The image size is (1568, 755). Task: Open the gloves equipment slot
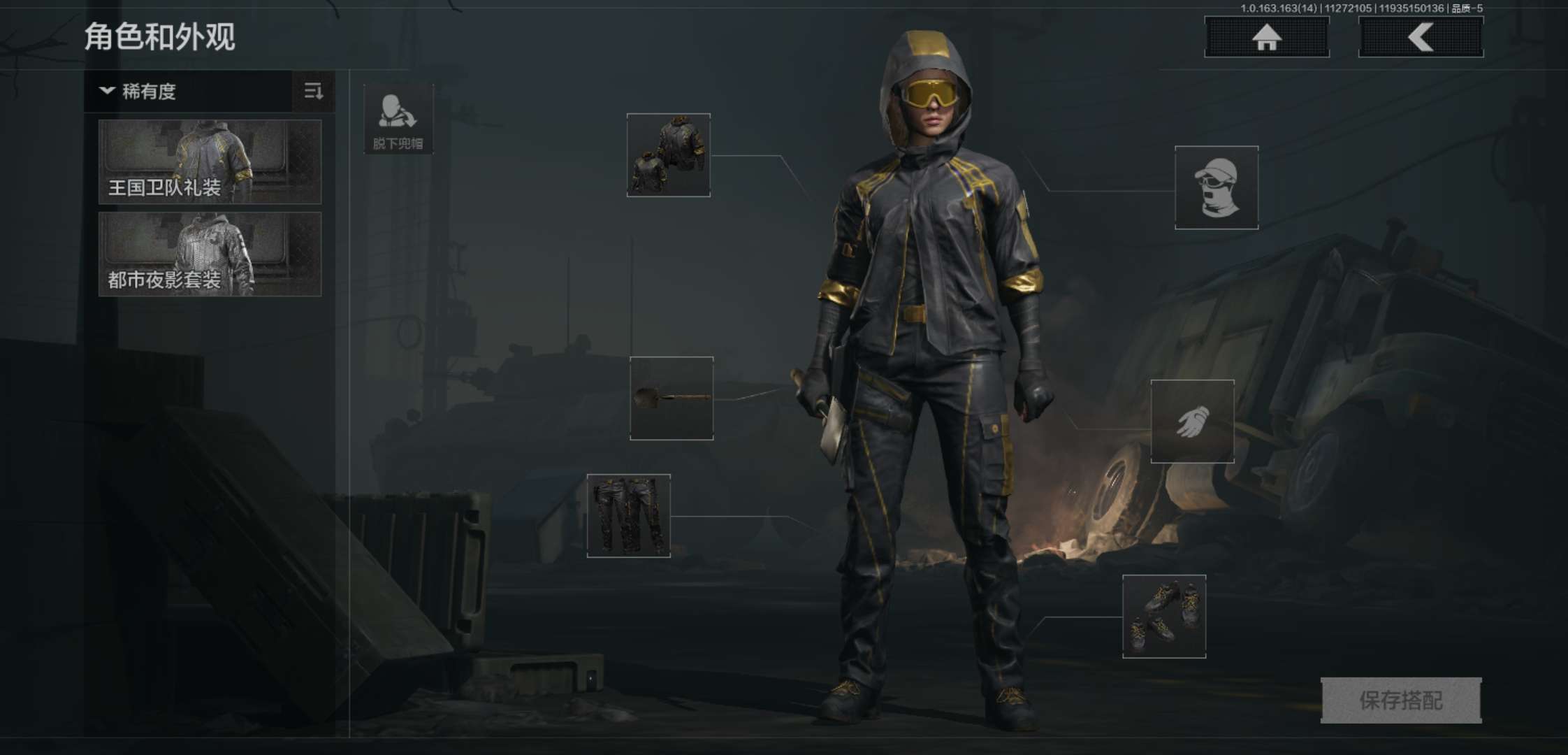click(x=1192, y=422)
